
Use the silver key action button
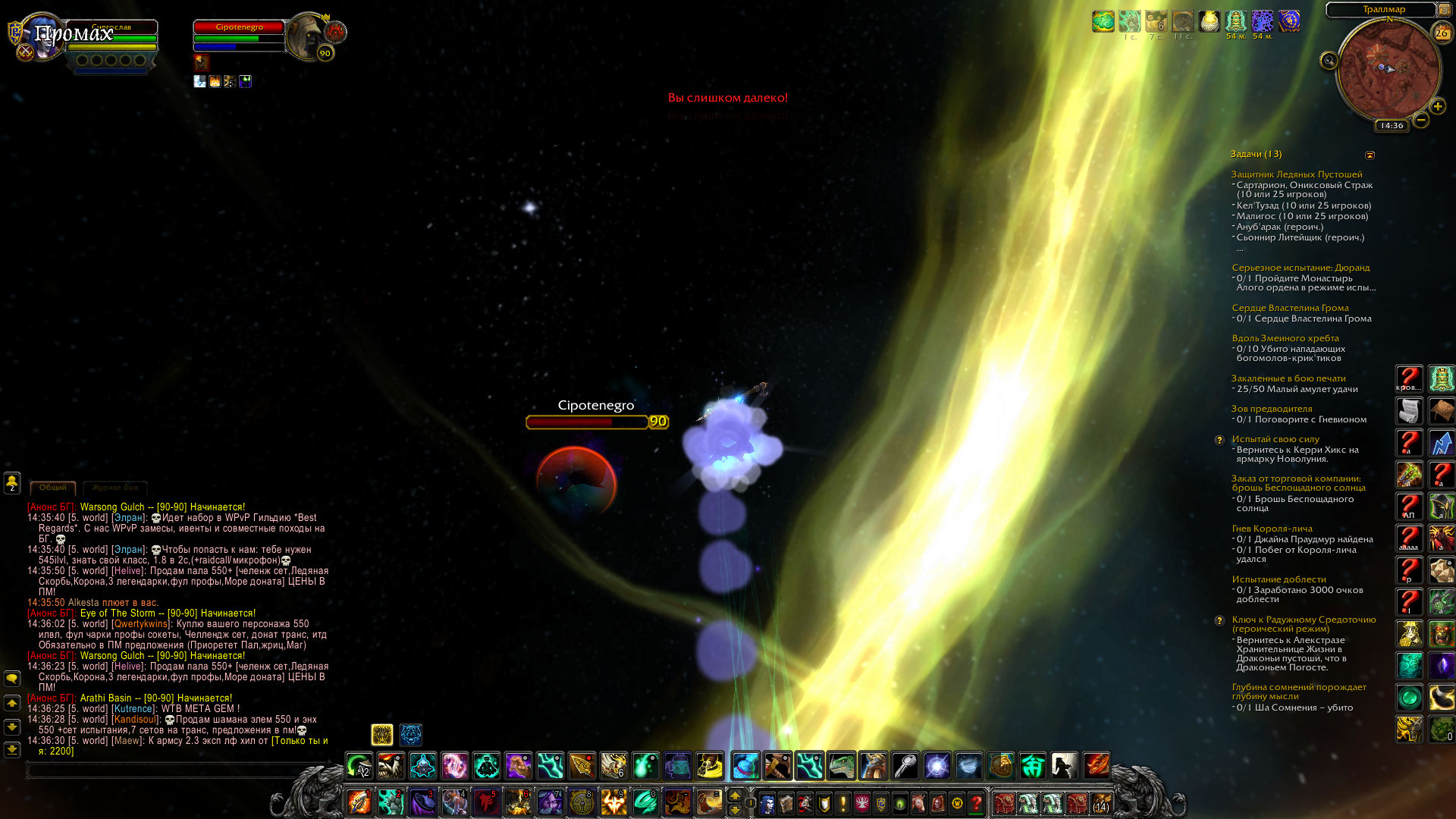[905, 766]
